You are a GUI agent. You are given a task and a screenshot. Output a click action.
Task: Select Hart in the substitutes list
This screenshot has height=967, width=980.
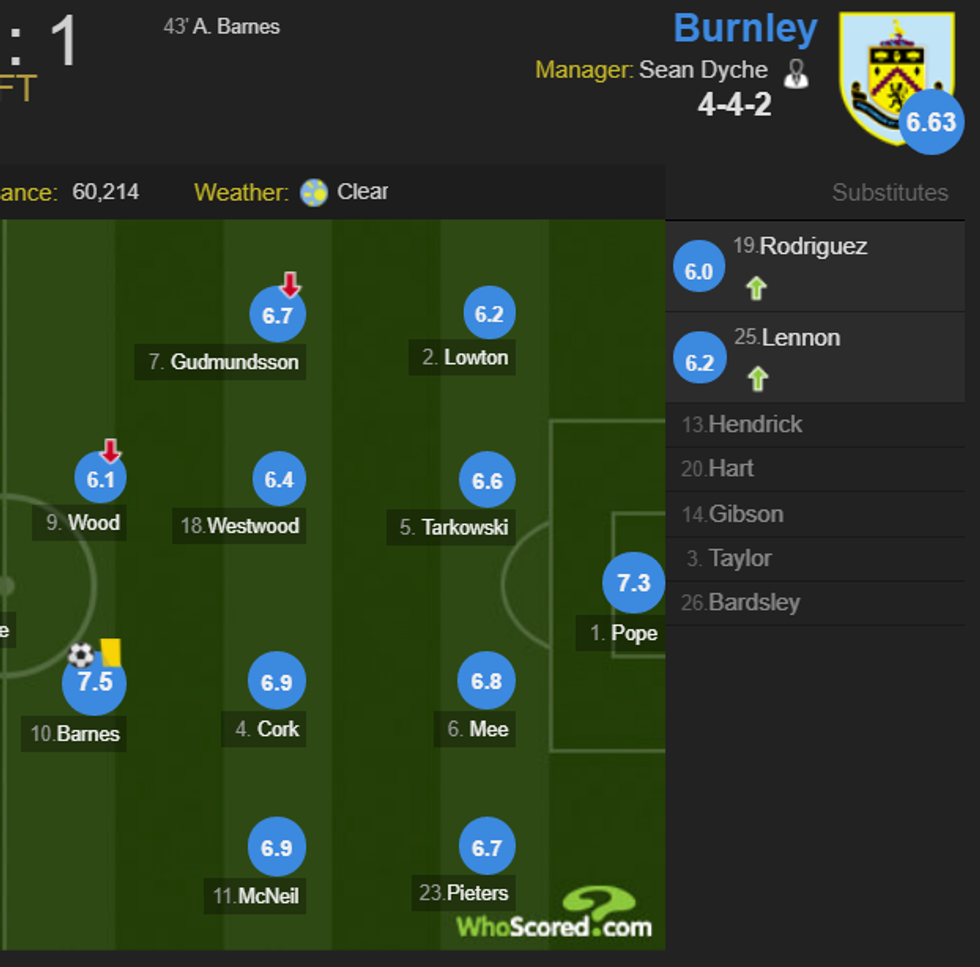coord(731,468)
